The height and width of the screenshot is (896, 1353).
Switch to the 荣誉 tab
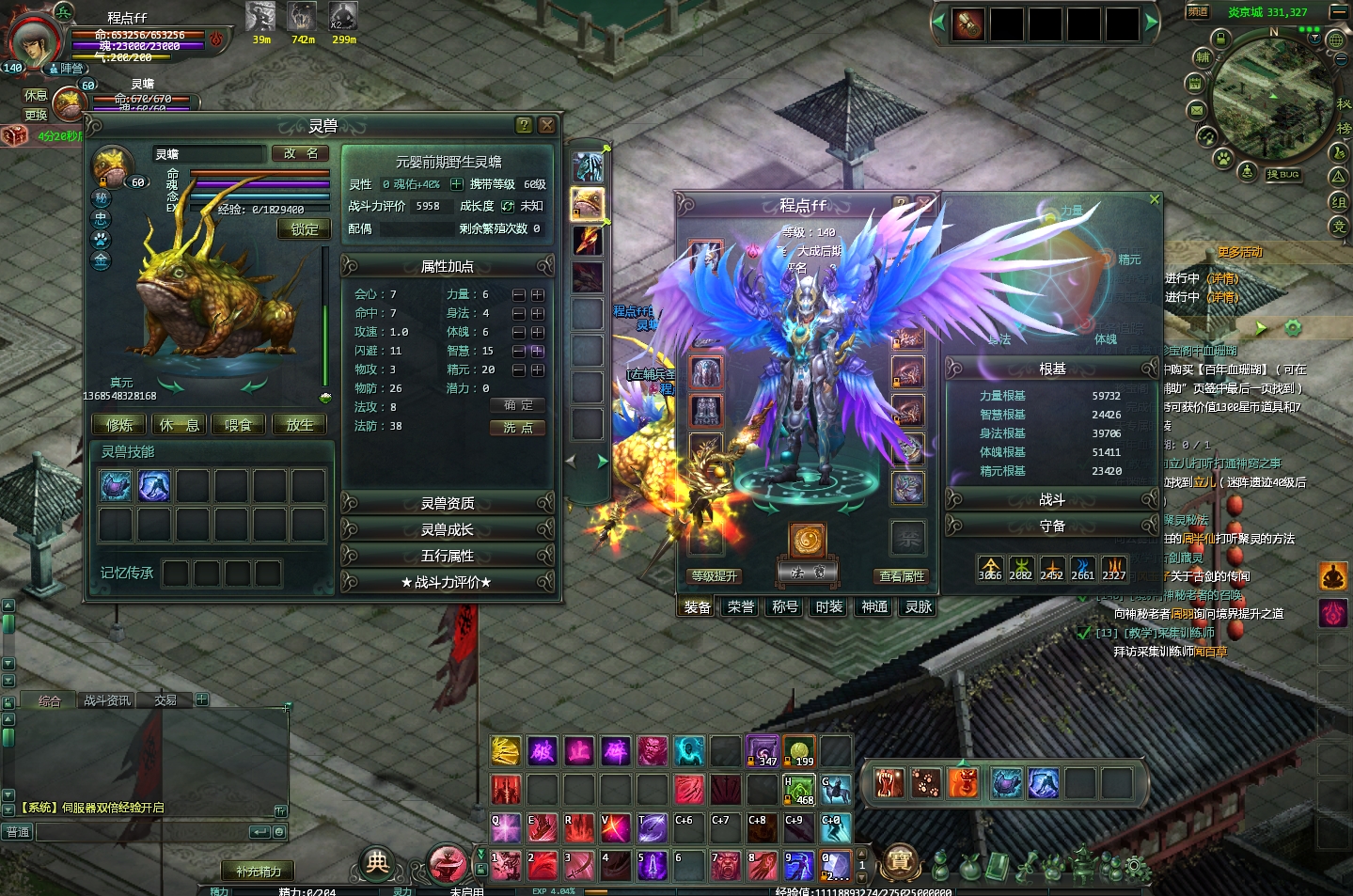pos(741,607)
